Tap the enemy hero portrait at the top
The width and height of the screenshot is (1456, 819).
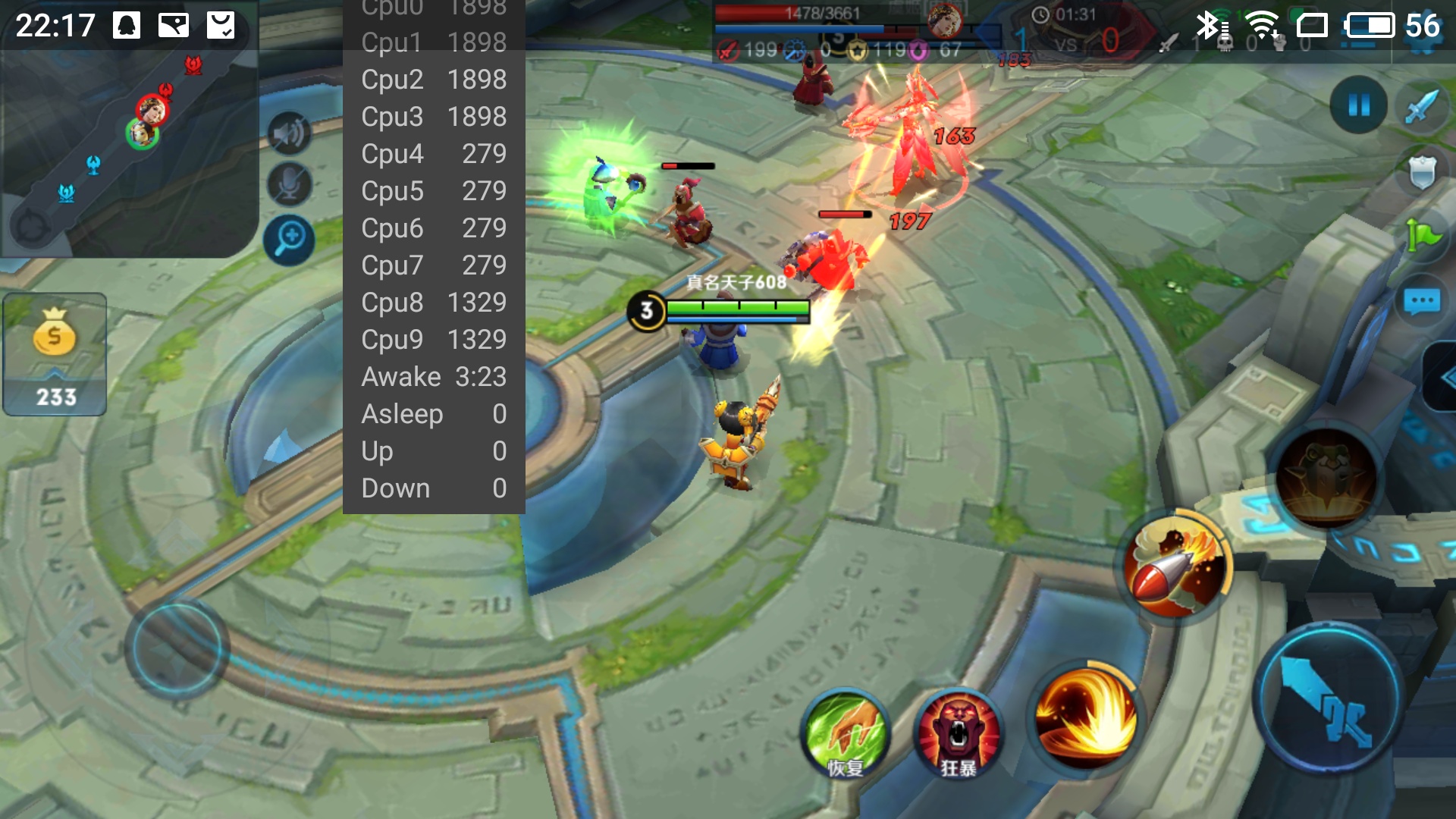point(944,20)
